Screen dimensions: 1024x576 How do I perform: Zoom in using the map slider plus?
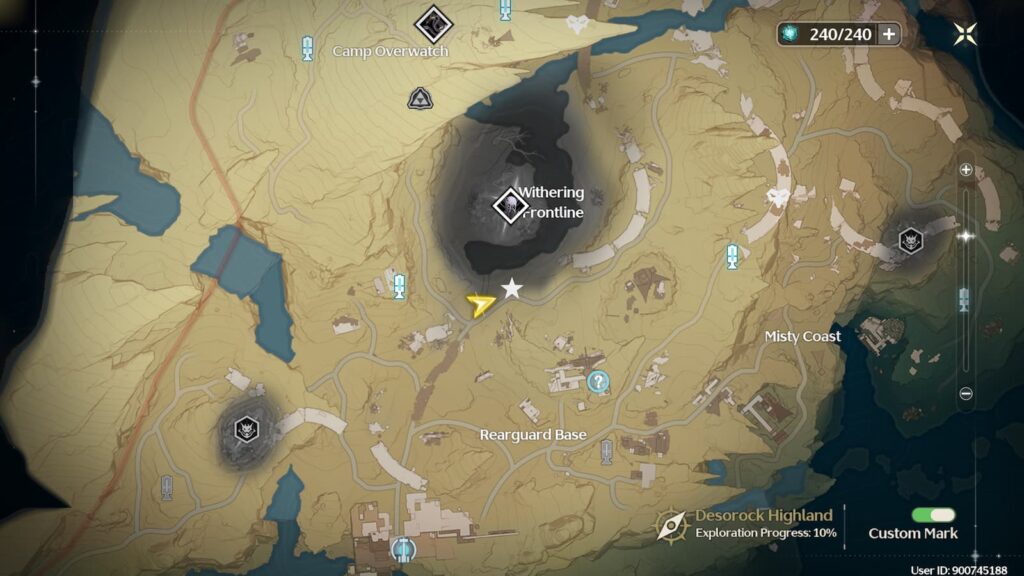[966, 170]
